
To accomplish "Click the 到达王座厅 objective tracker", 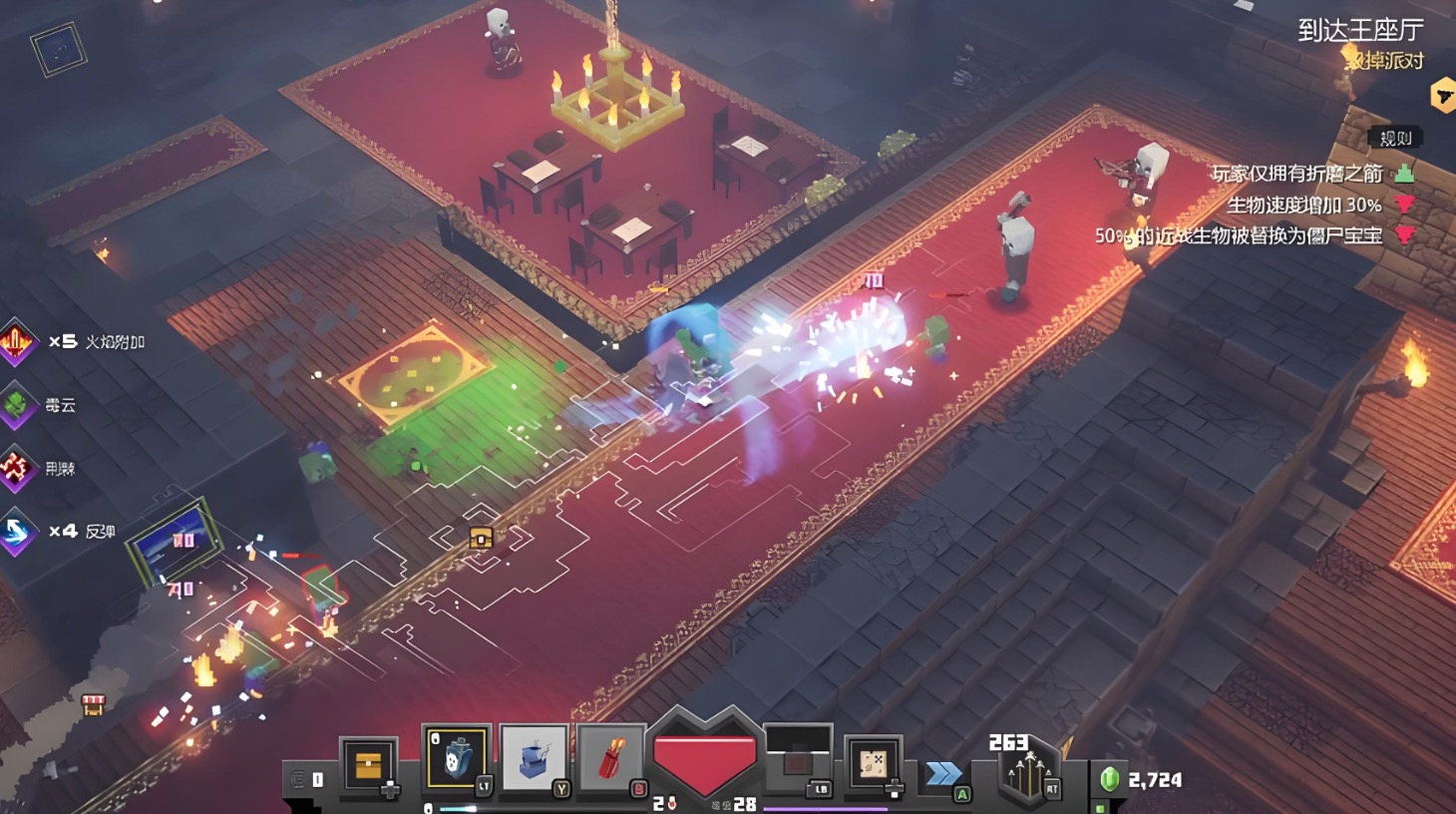I will (1359, 31).
